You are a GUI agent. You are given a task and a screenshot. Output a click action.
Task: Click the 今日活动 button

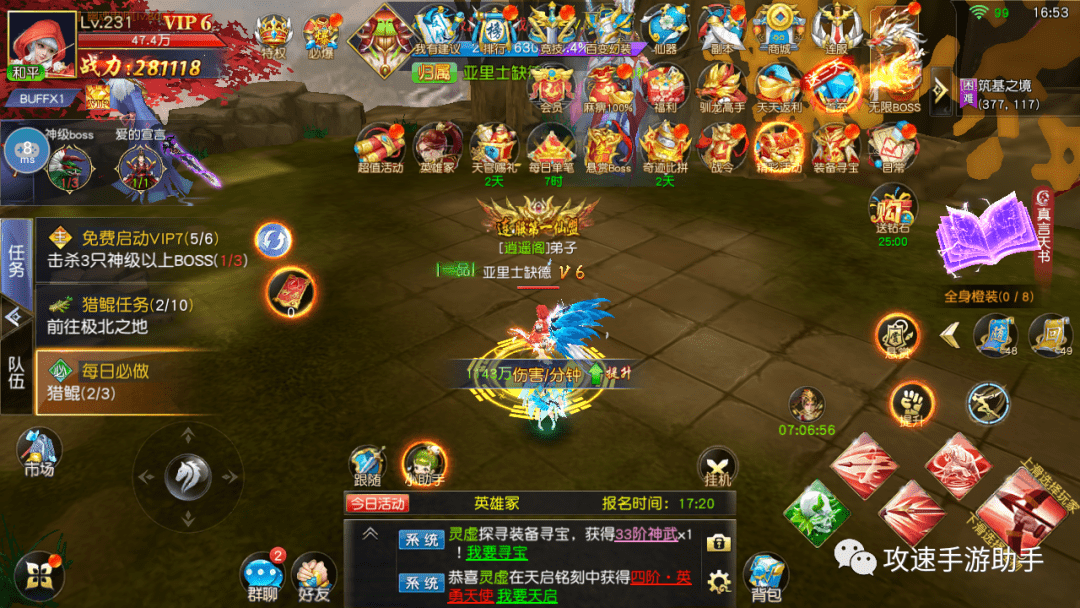point(378,503)
